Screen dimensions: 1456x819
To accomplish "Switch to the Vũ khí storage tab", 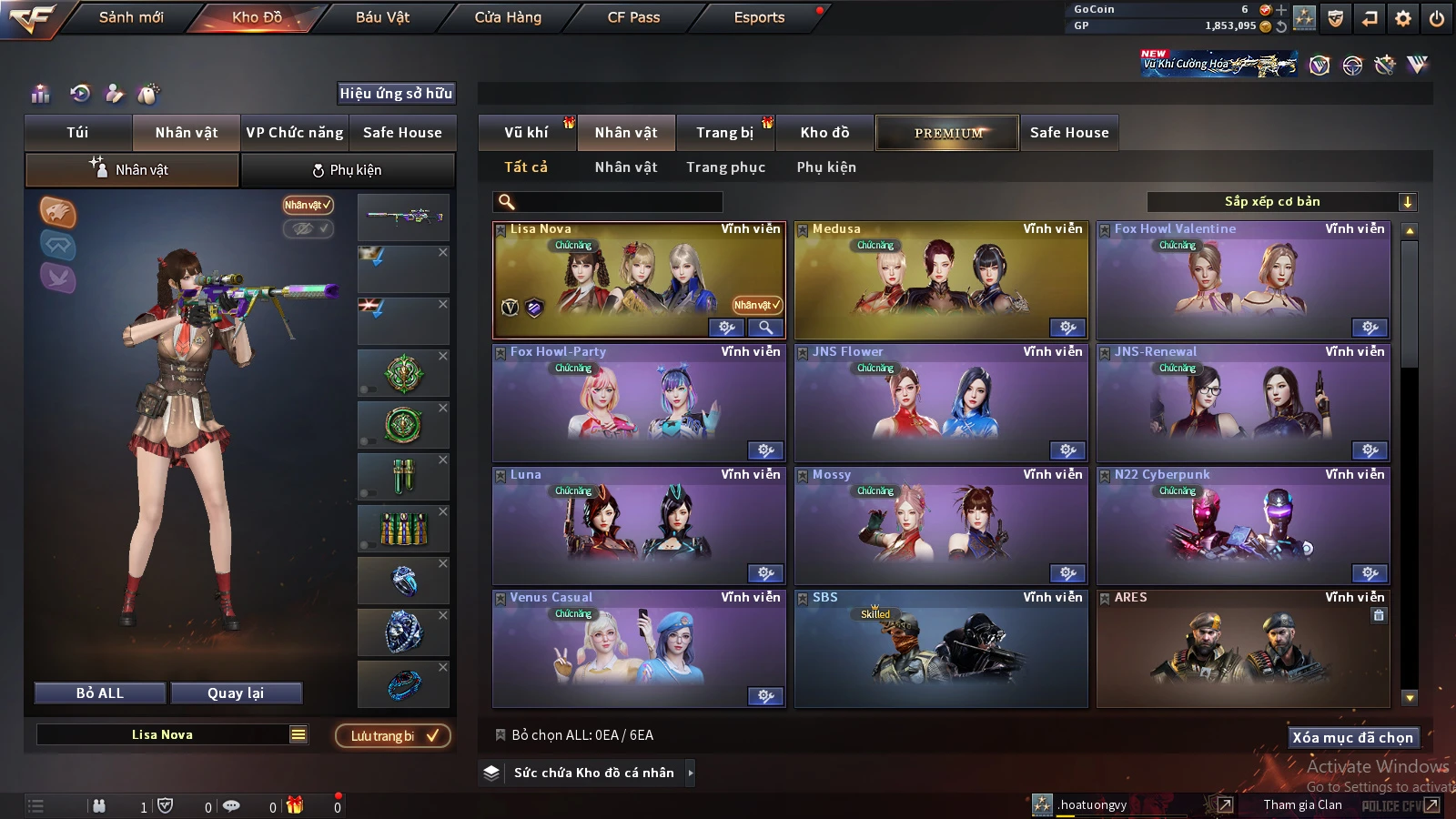I will pyautogui.click(x=526, y=133).
